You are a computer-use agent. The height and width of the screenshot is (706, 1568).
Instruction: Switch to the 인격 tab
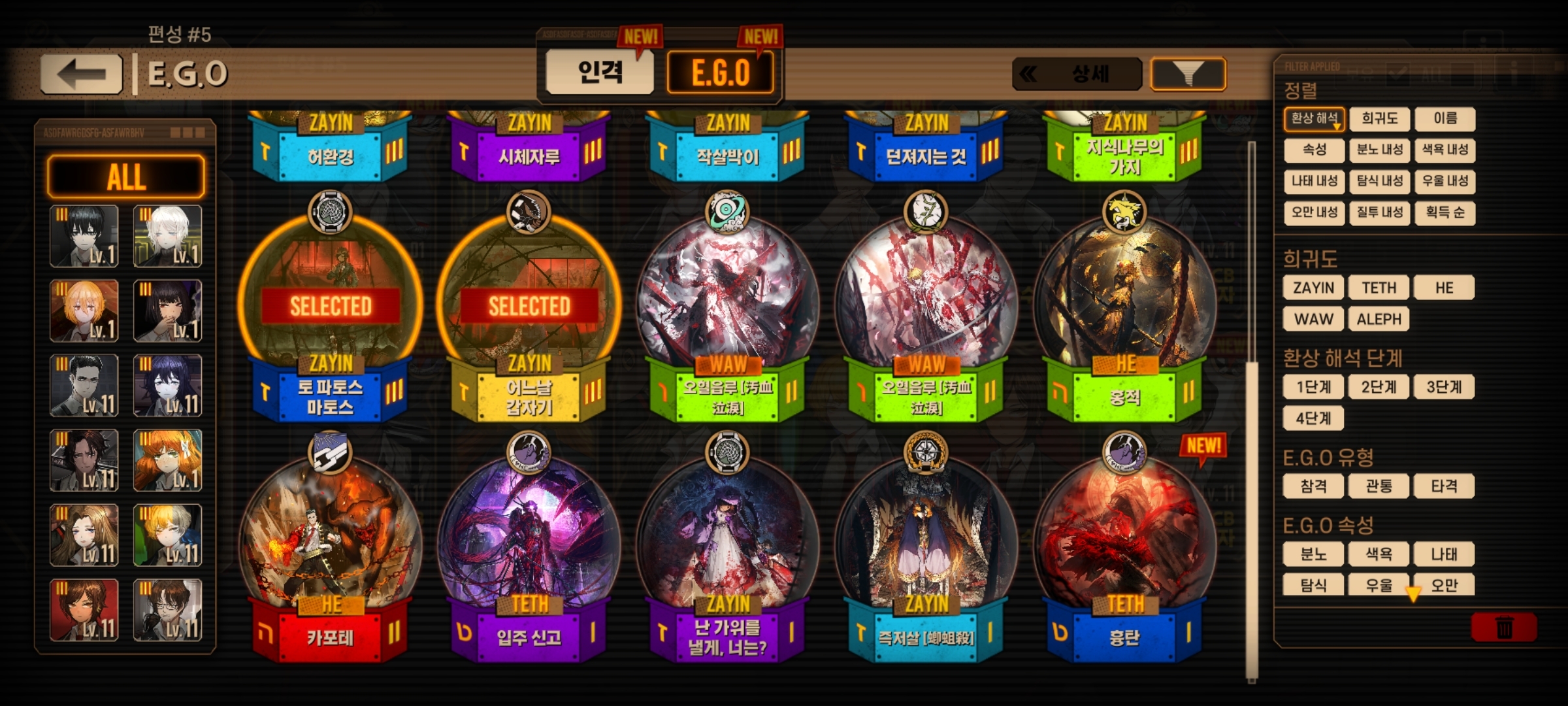tap(600, 72)
